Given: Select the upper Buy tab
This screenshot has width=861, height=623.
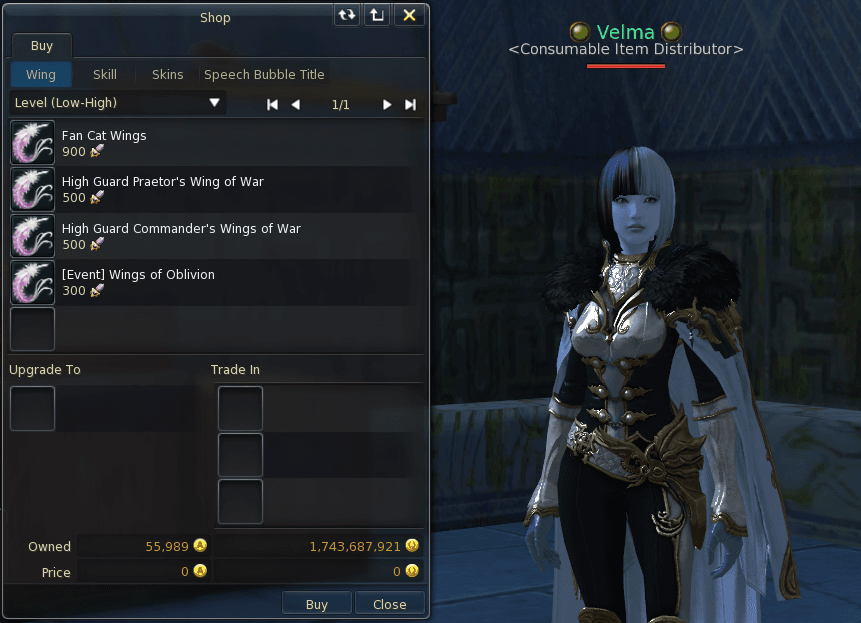Looking at the screenshot, I should point(41,46).
